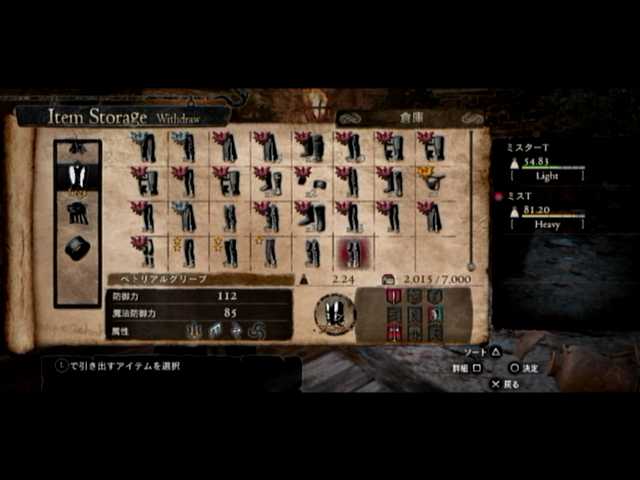Image resolution: width=640 pixels, height=480 pixels.
Task: Select character ミスT with Heavy weight
Action: pos(546,211)
